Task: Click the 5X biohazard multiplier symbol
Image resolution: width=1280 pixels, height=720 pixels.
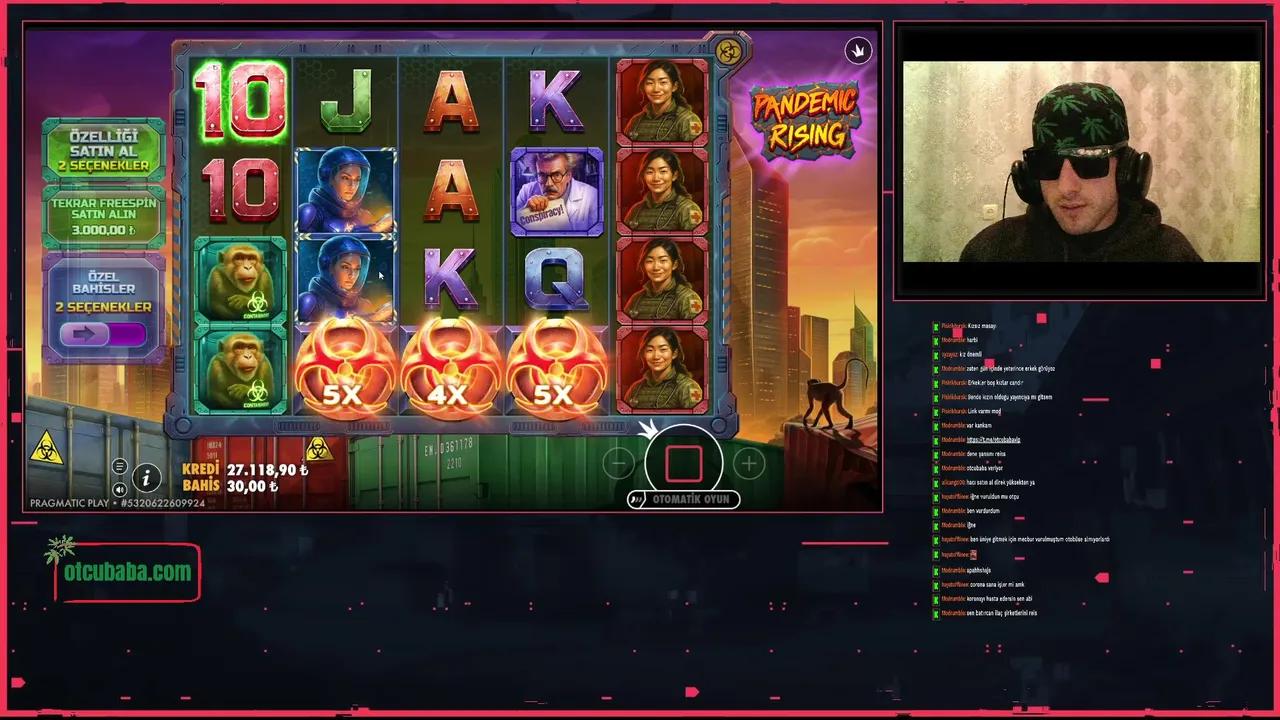Action: coord(345,375)
